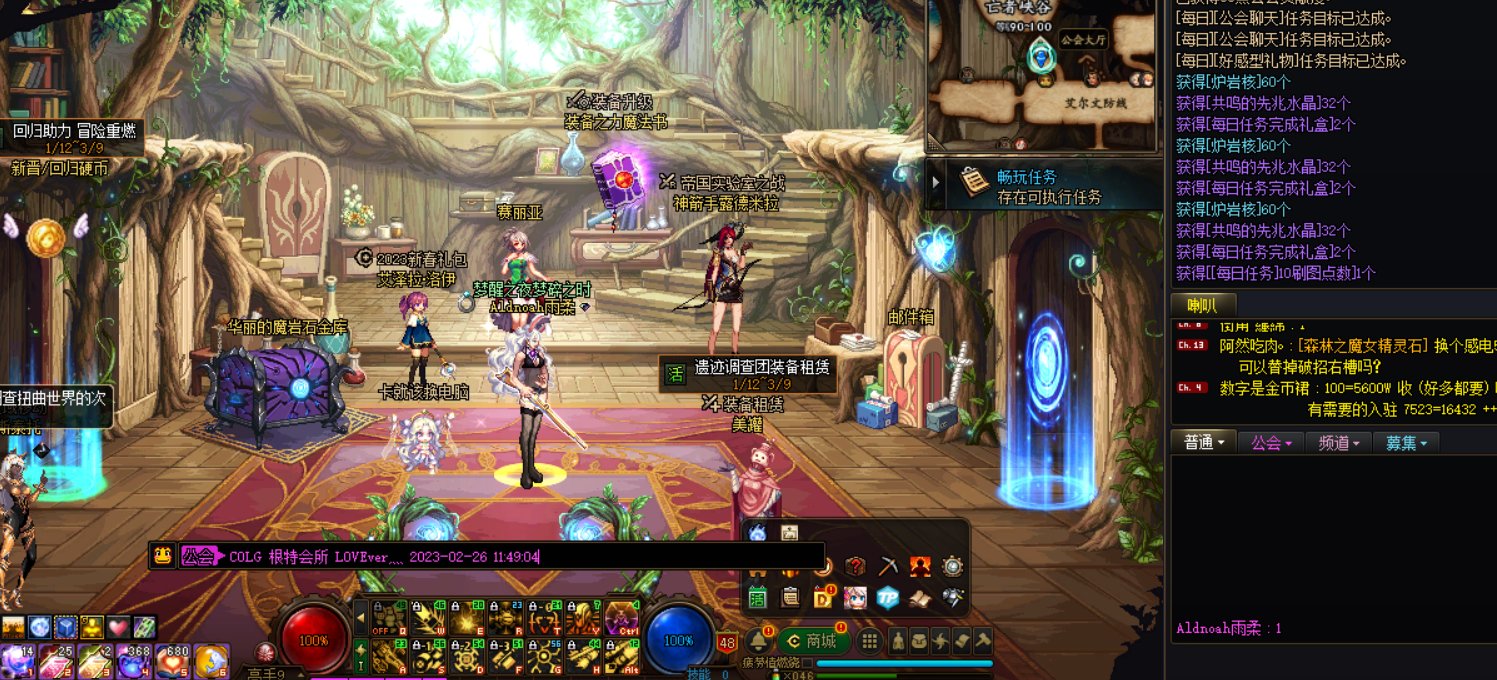Image resolution: width=1497 pixels, height=680 pixels.
Task: Open the 新晋/回归硬币 gold coin icon
Action: (x=46, y=237)
